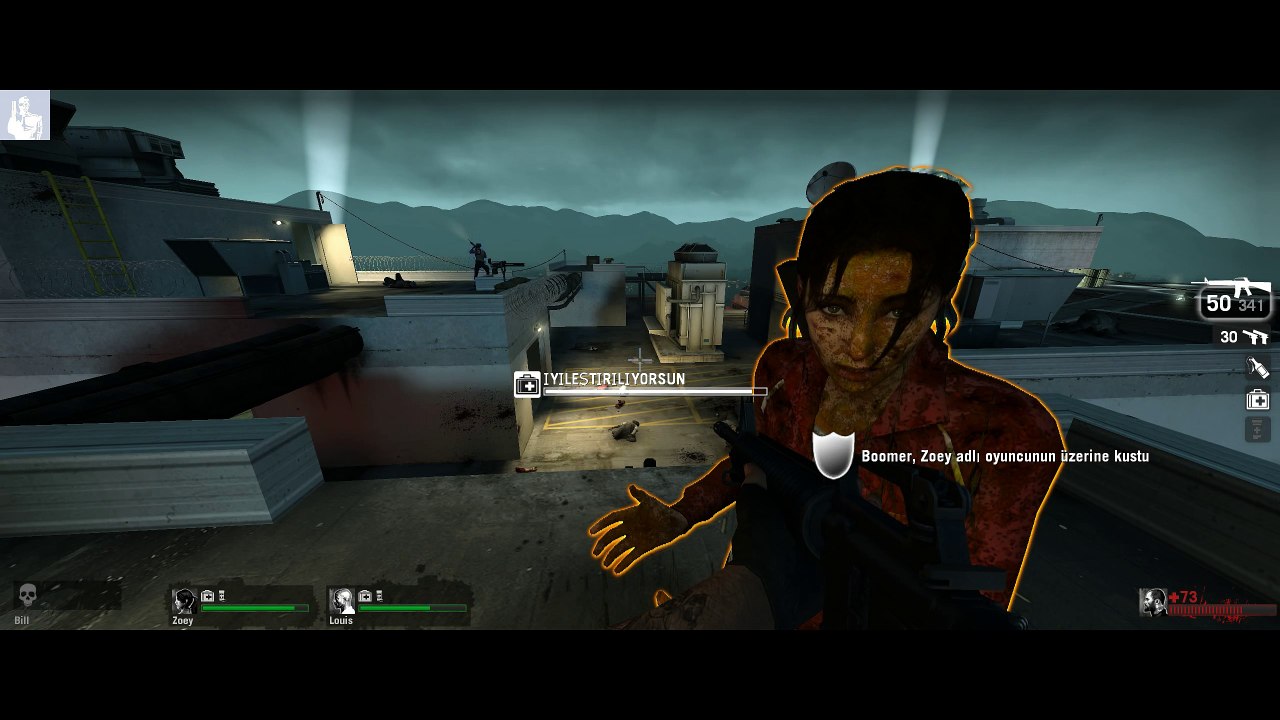Click the Boomer vomit notification shield icon

[833, 455]
